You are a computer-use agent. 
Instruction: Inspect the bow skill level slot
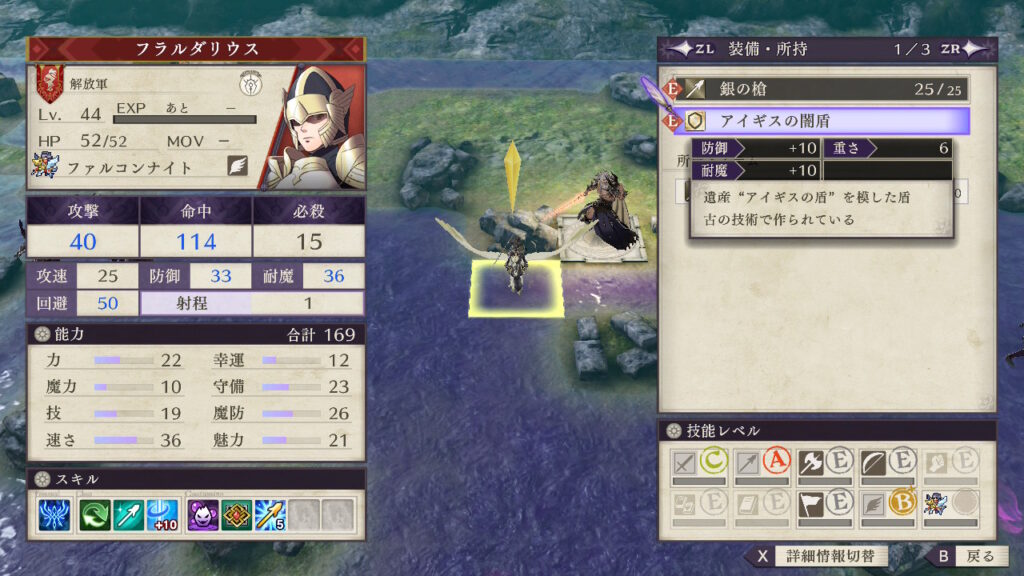tap(887, 463)
